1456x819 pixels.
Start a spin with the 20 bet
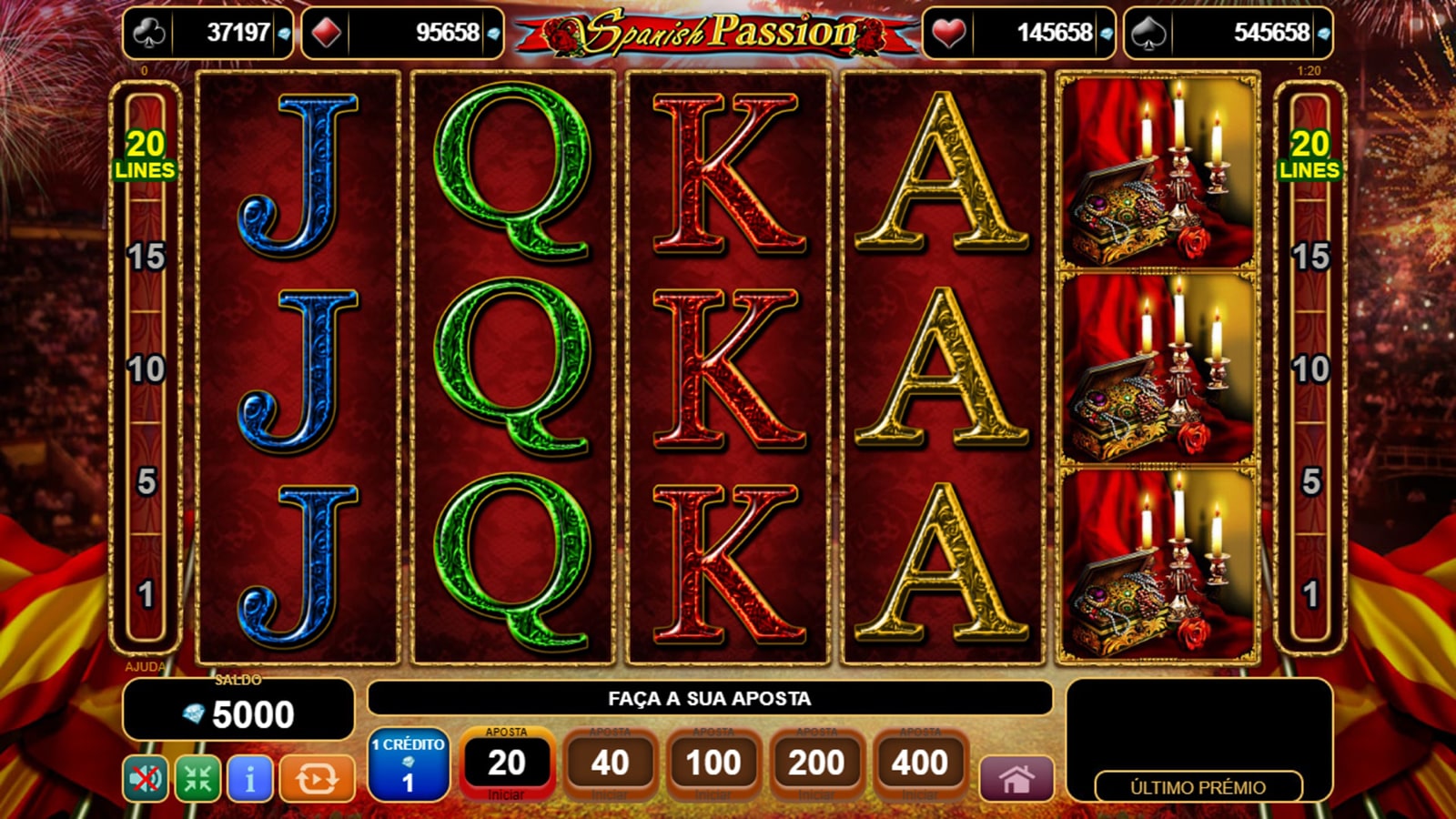tap(506, 763)
